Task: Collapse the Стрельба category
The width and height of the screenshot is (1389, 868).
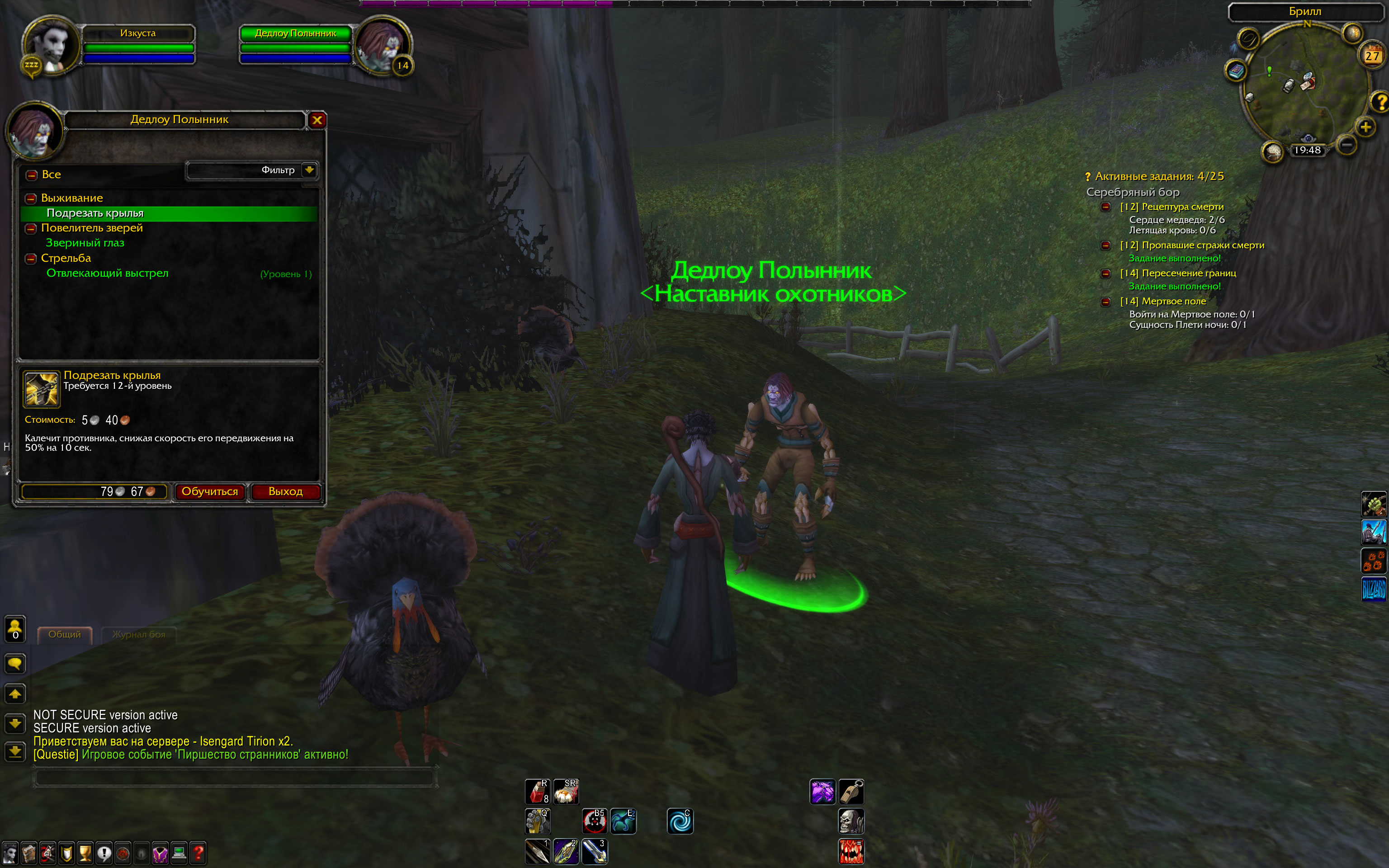Action: coord(31,259)
